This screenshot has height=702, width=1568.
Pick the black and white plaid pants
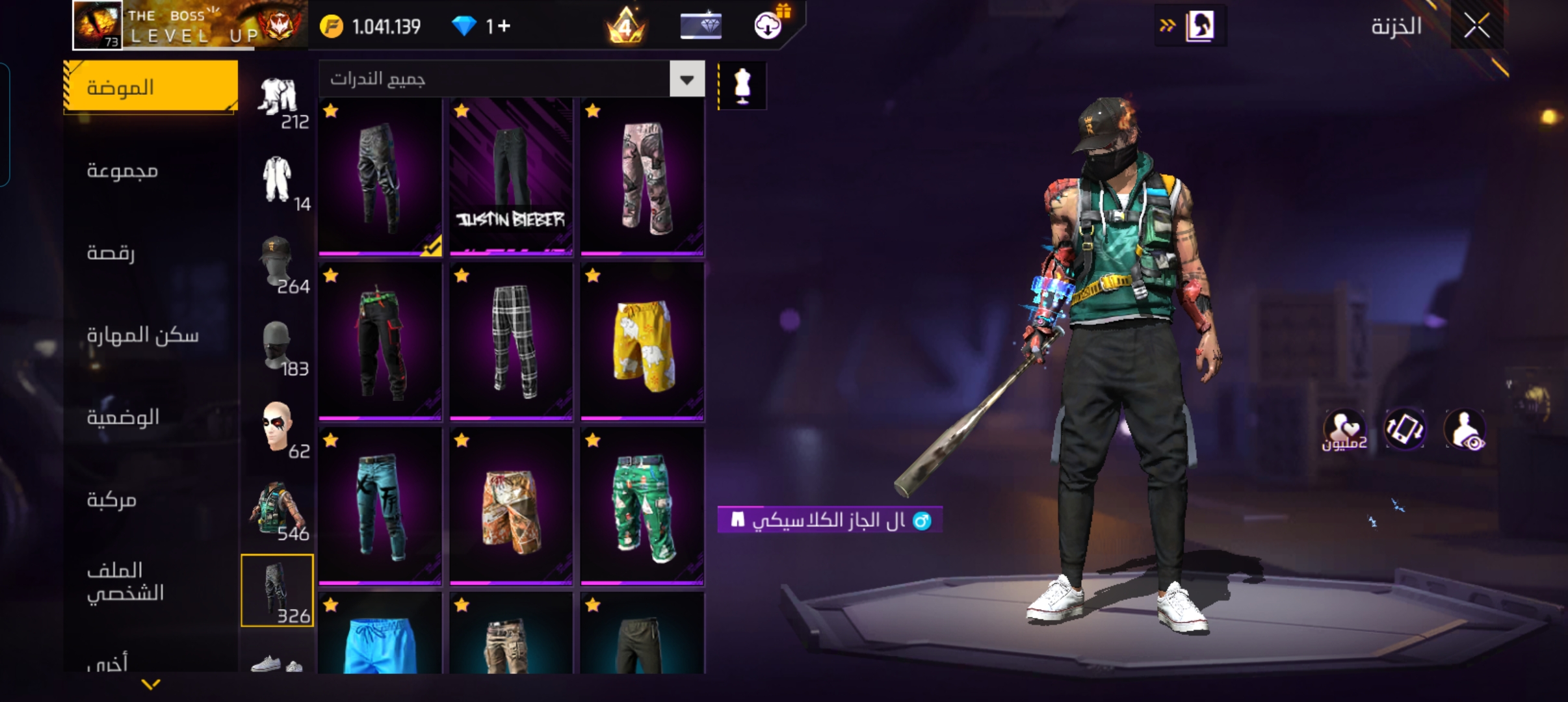pos(511,341)
